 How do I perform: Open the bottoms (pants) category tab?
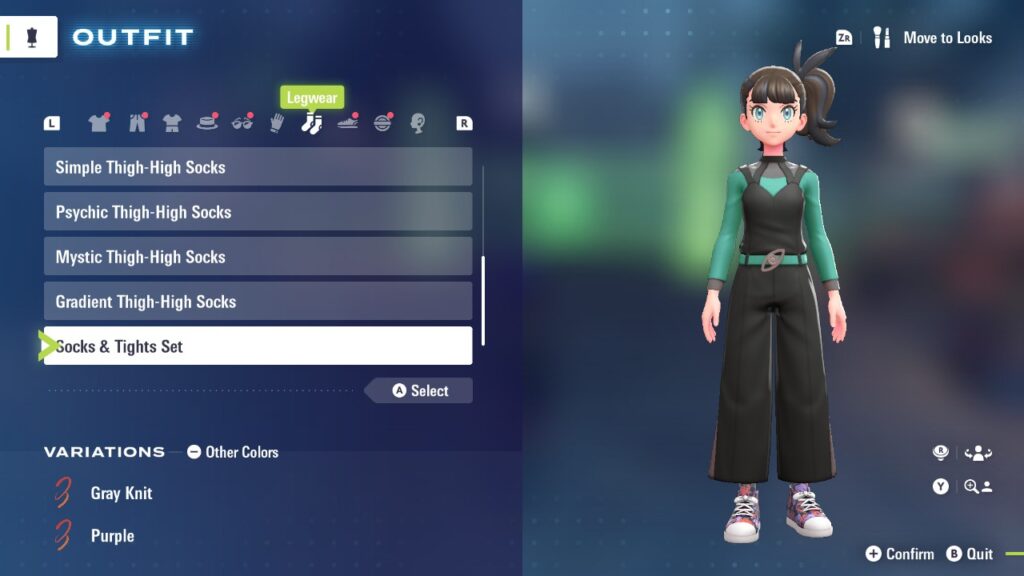pos(136,123)
